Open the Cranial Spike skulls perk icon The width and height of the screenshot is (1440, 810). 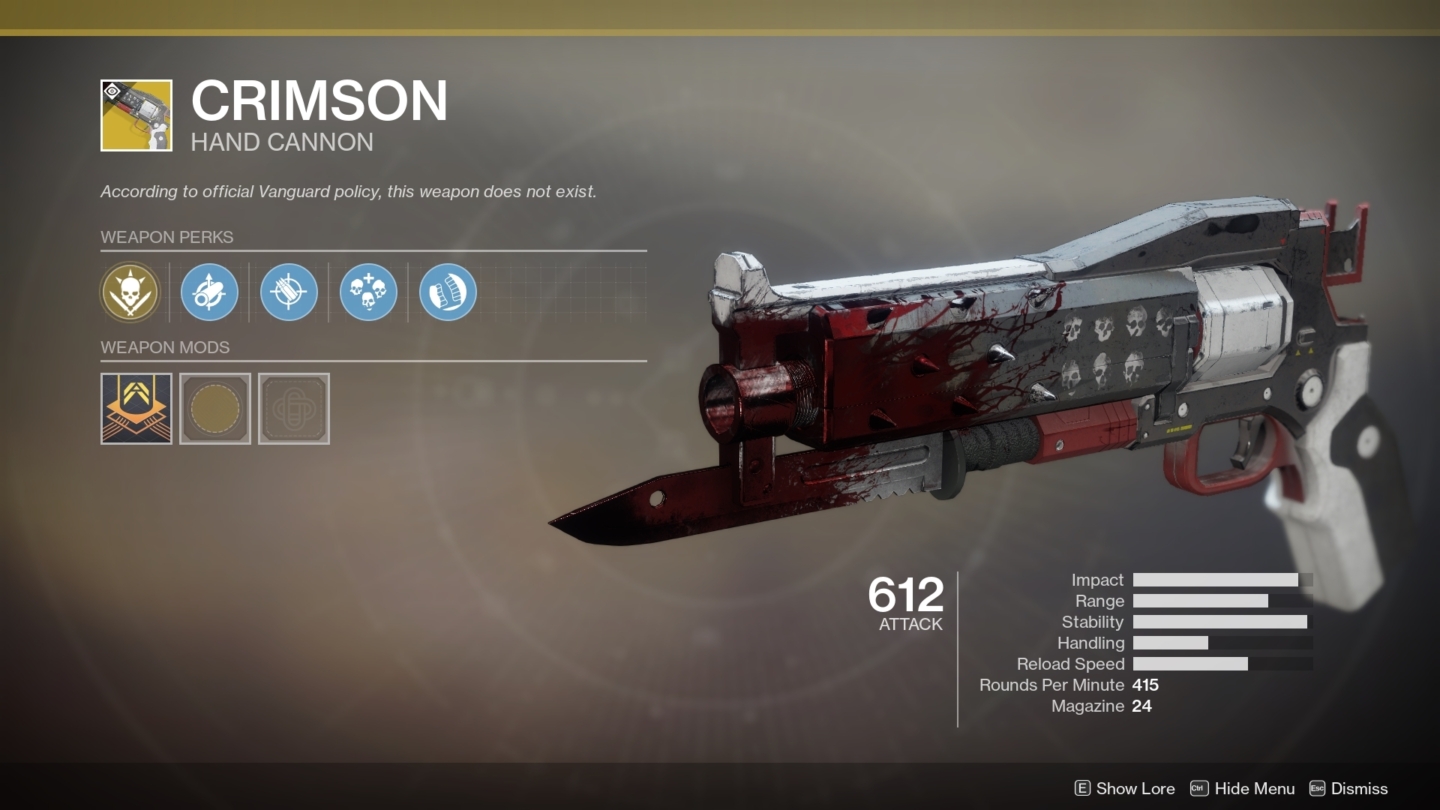[x=367, y=291]
